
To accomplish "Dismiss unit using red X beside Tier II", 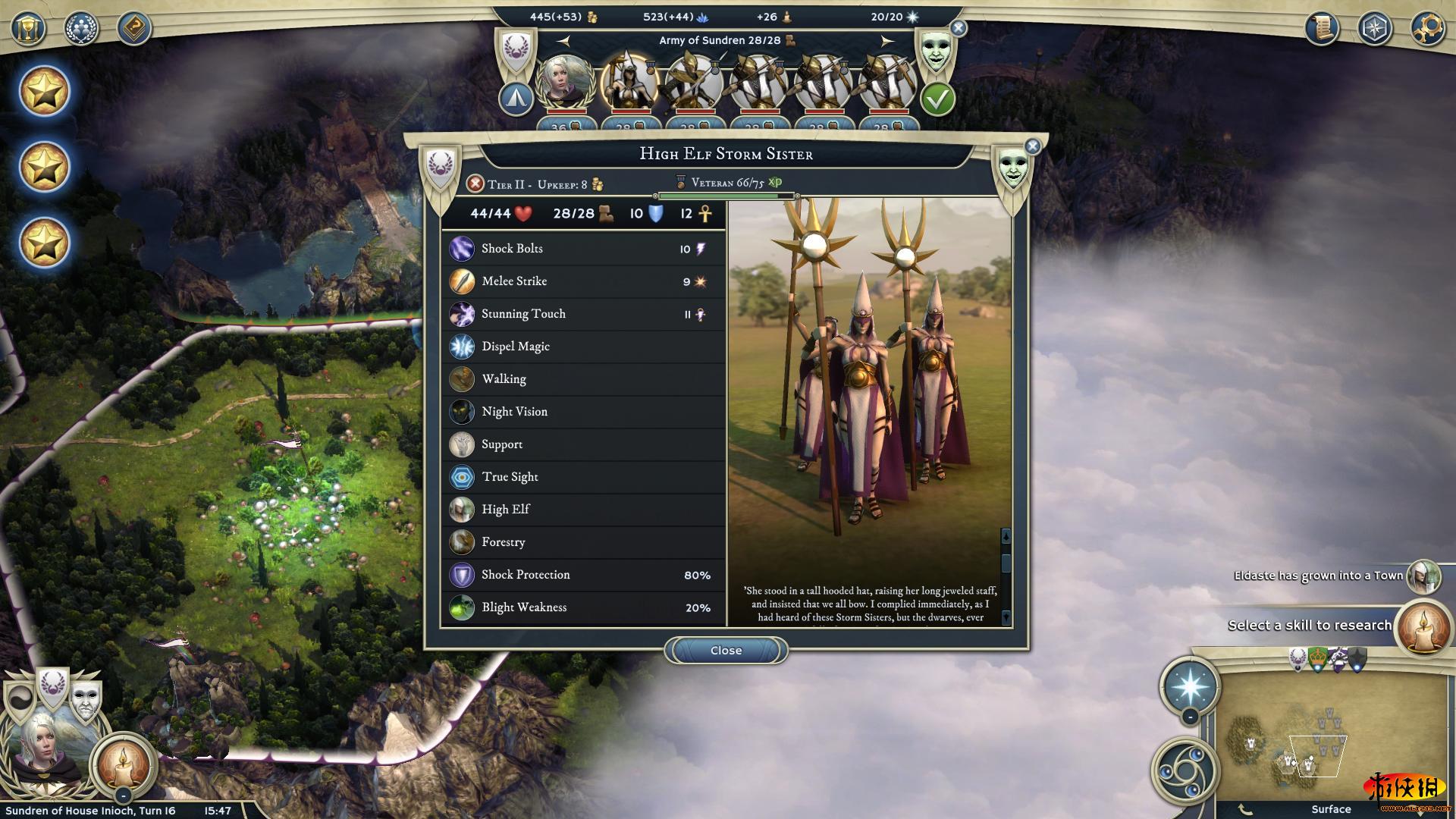I will (x=475, y=184).
